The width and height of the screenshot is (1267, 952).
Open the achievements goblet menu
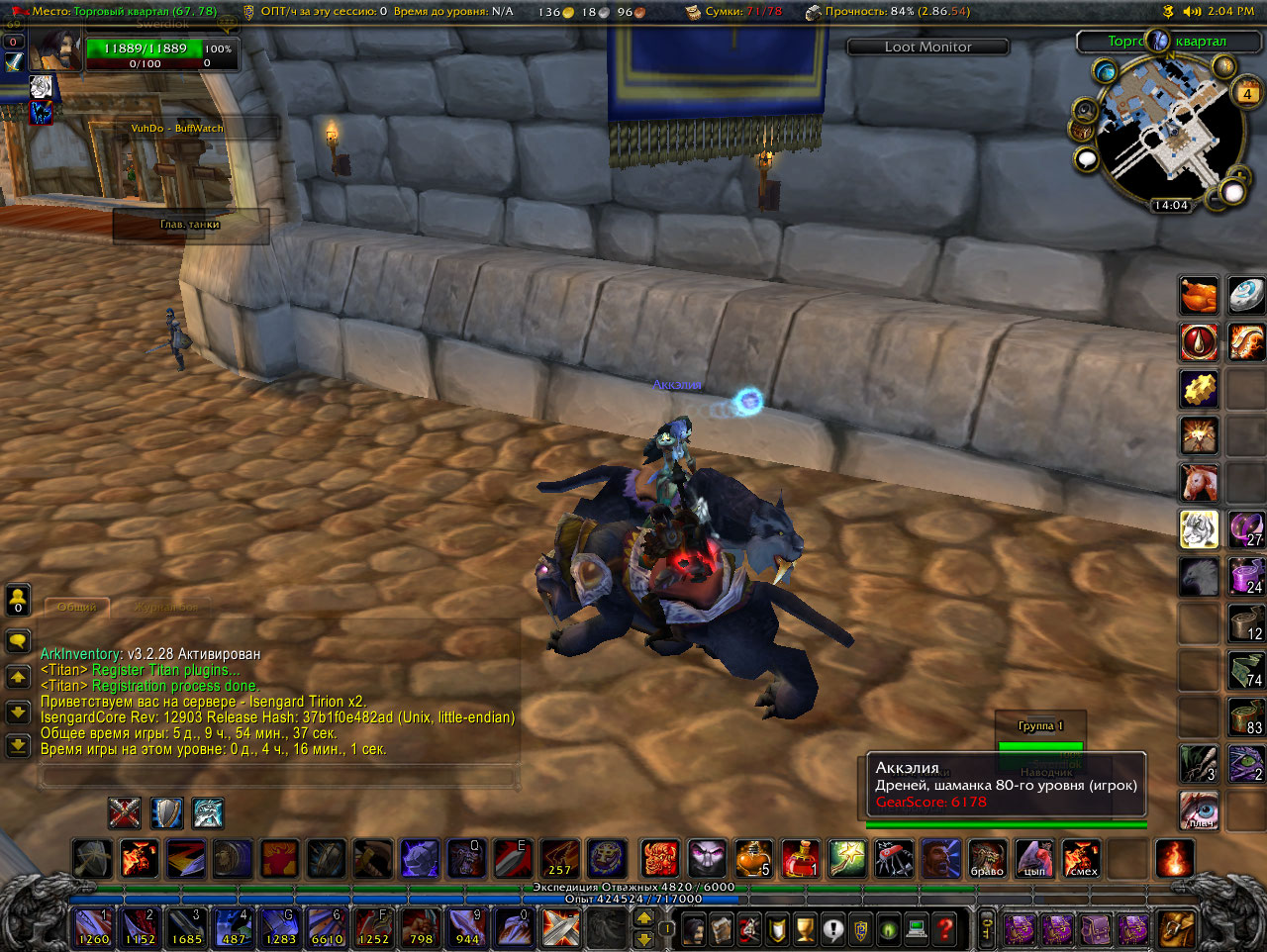(x=806, y=928)
